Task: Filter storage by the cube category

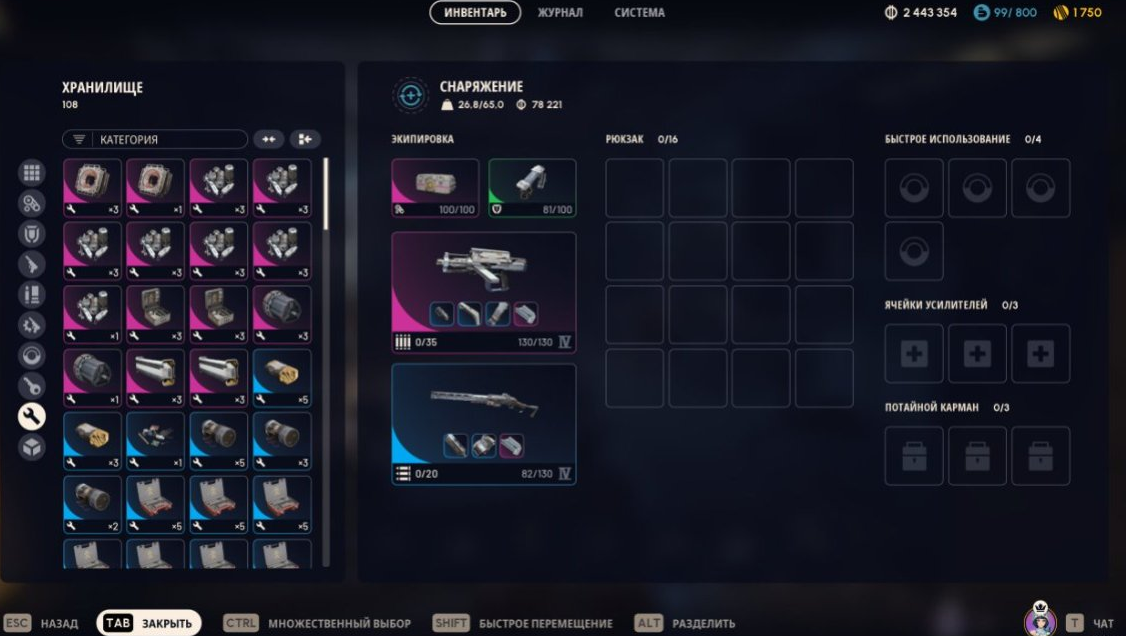Action: (32, 447)
